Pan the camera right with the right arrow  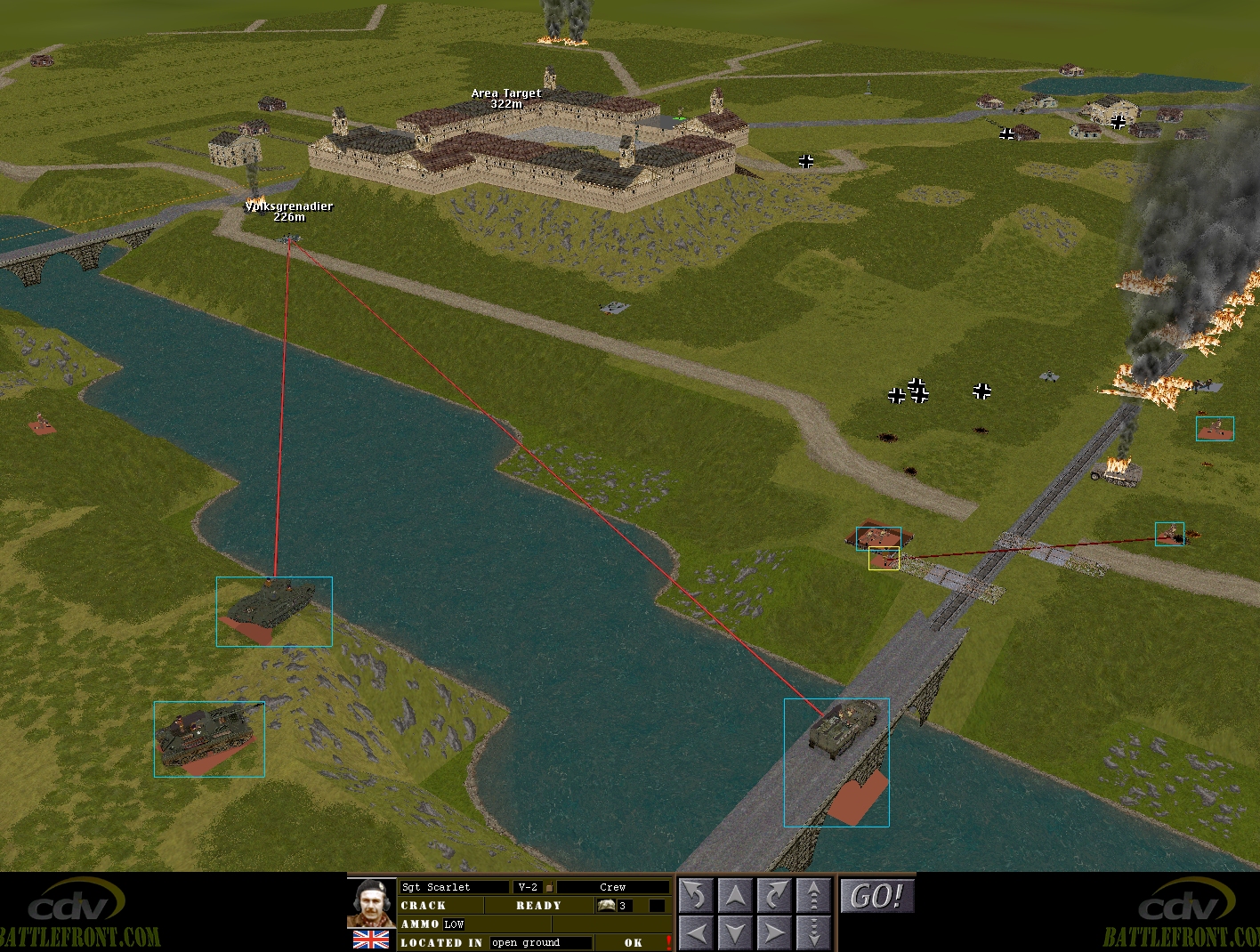773,932
